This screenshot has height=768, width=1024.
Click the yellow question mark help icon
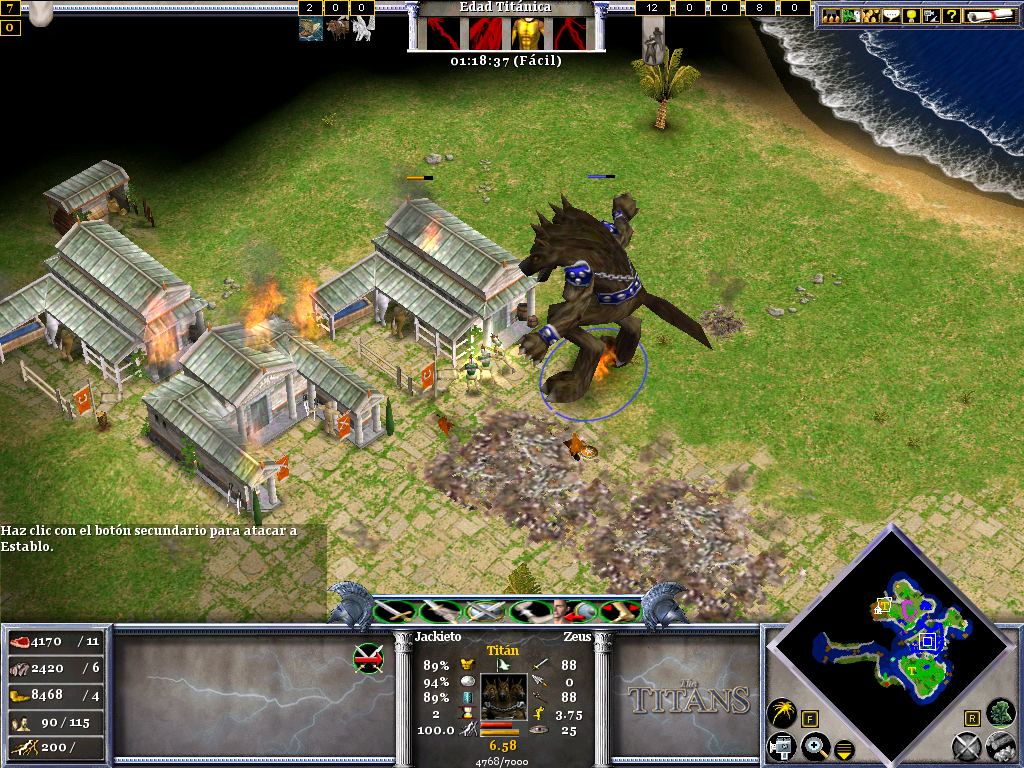(951, 15)
